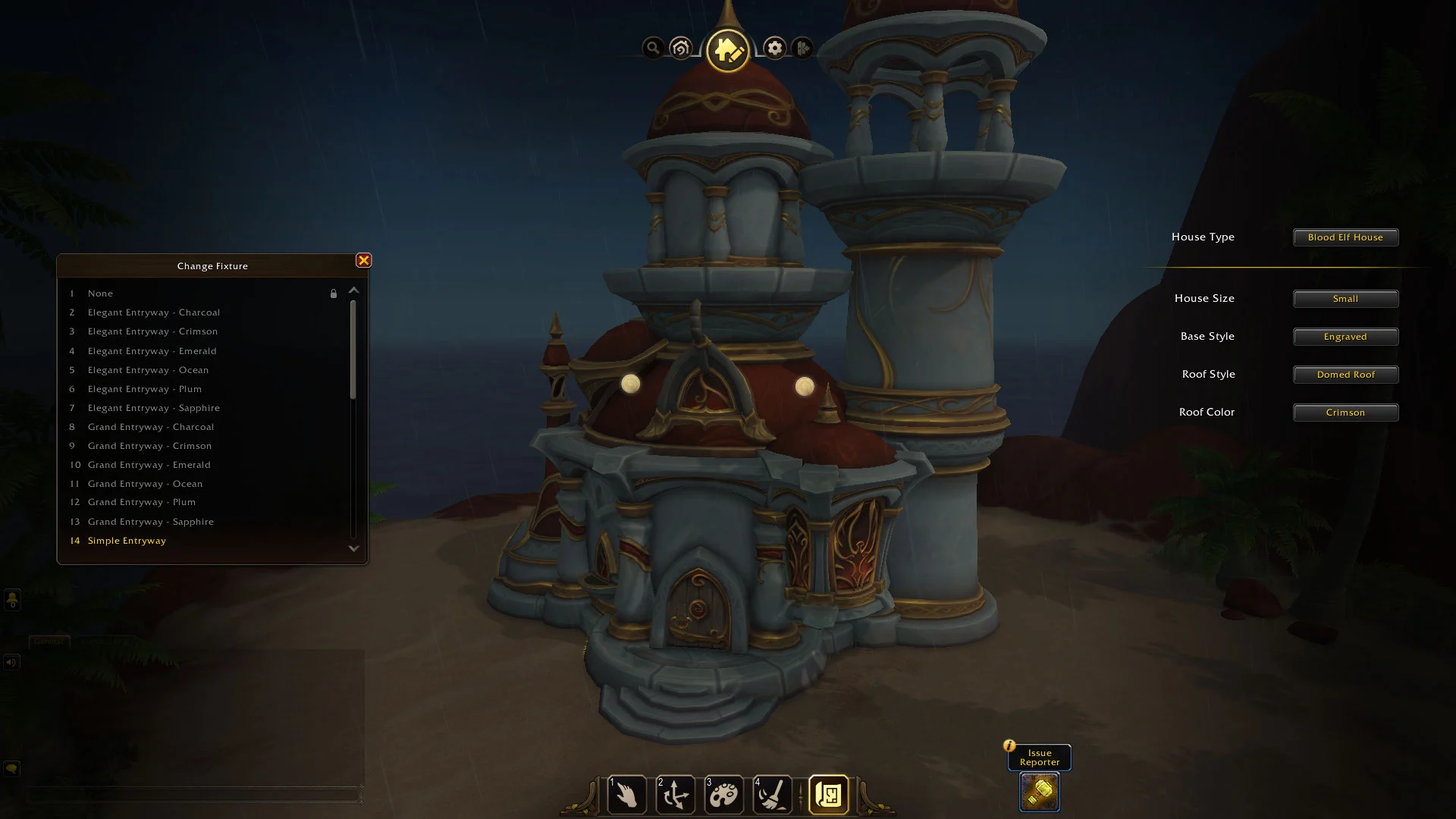This screenshot has height=819, width=1456.
Task: Select the house editor pencil icon
Action: tap(727, 51)
